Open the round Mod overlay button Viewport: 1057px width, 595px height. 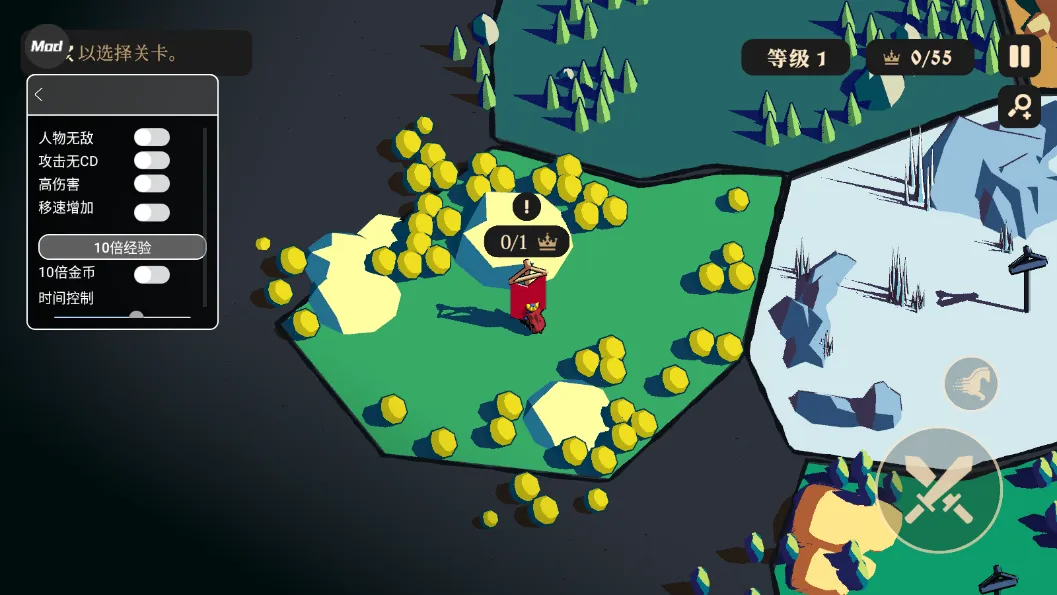(x=47, y=46)
